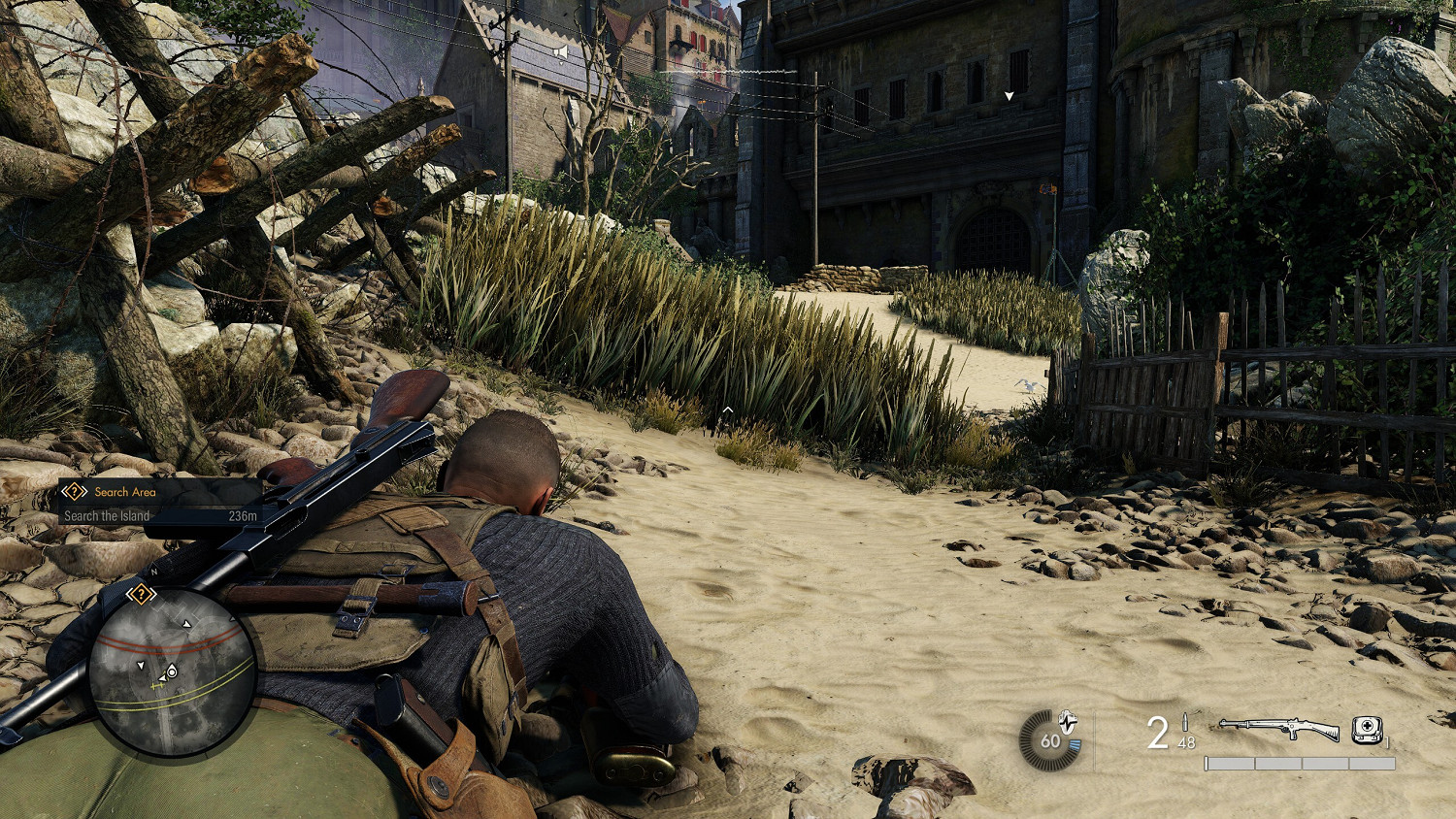Open the circular minimap
The image size is (1456, 819).
tap(172, 672)
